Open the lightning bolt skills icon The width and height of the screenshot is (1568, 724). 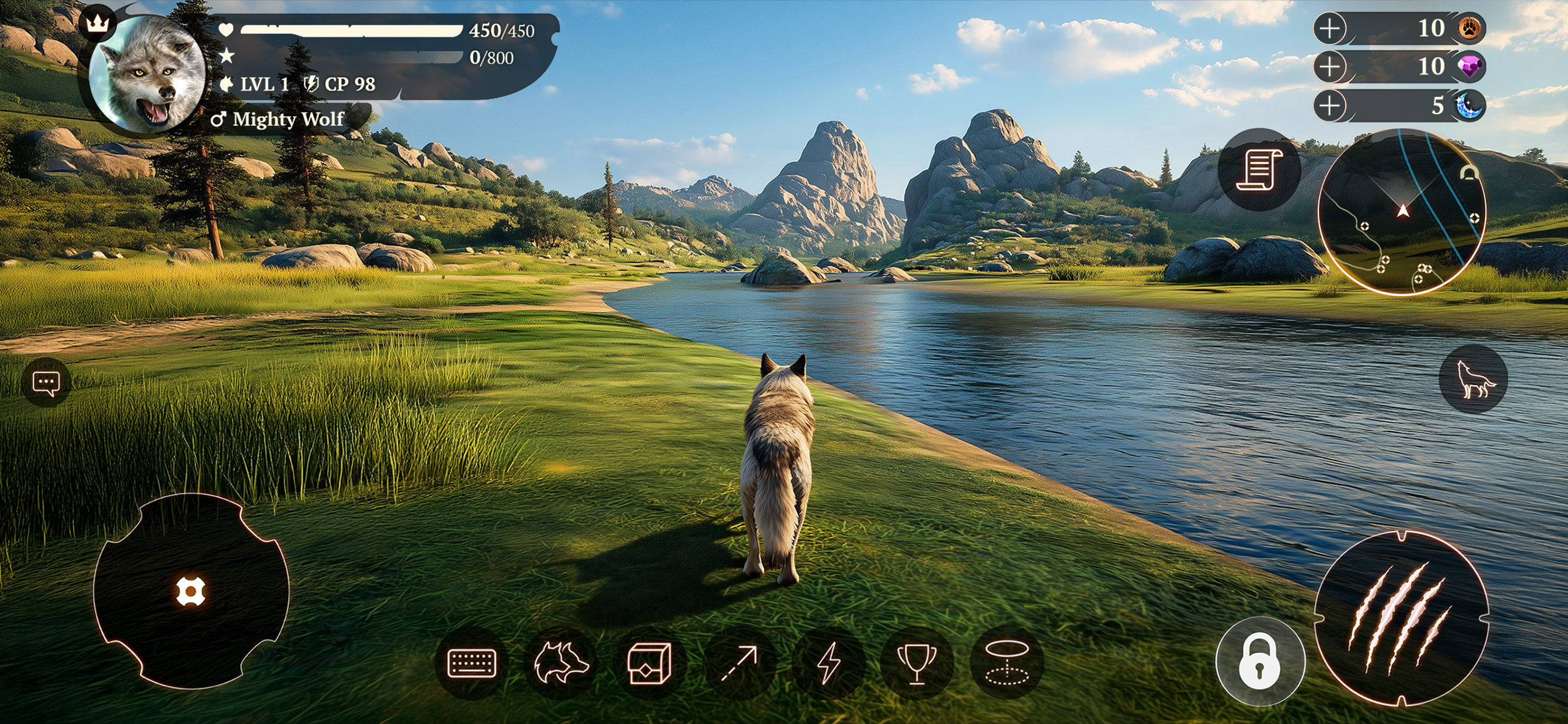(x=828, y=663)
